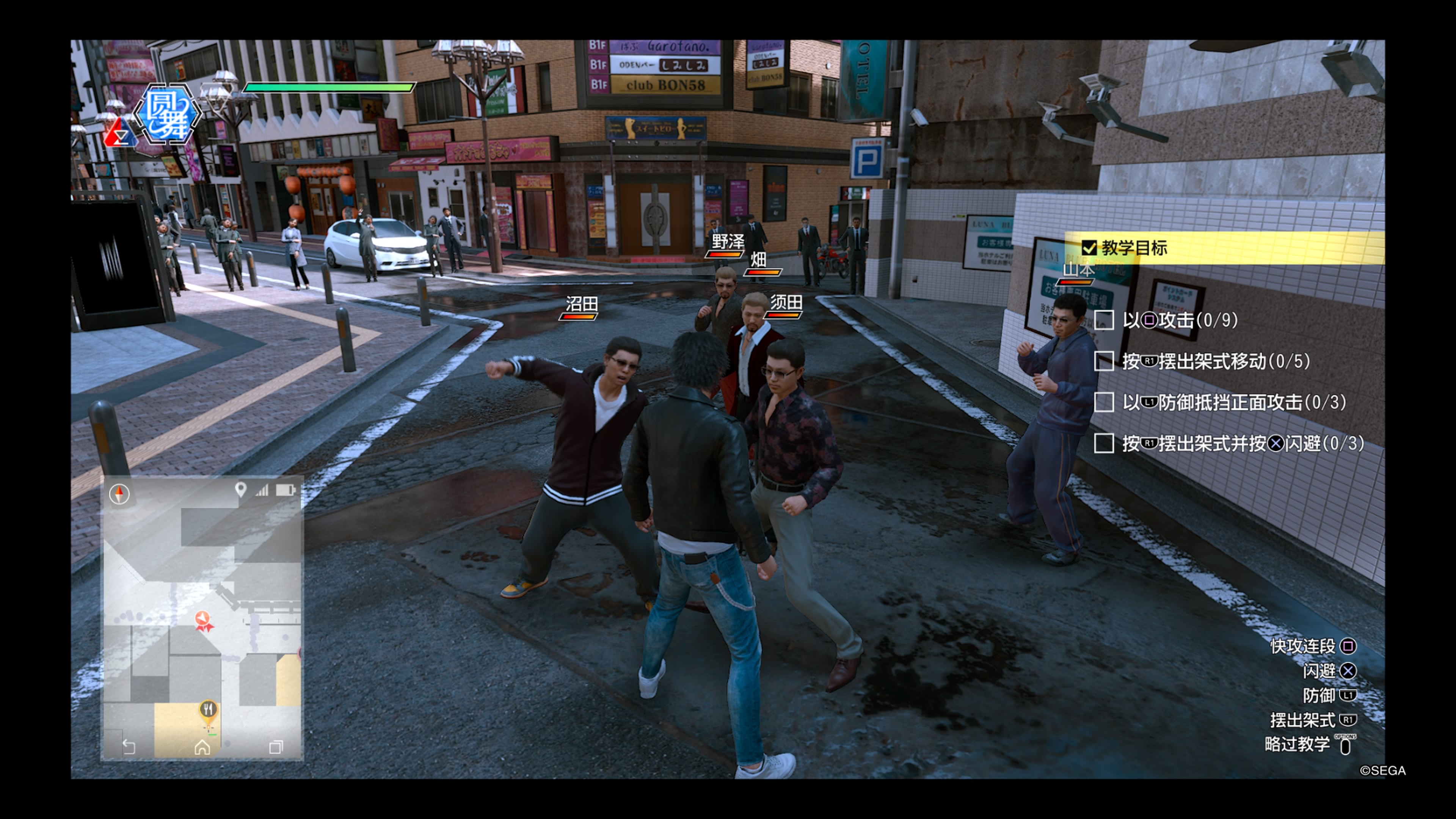Hit the back arrow on the phone minimap
The image size is (1456, 819).
point(129,747)
